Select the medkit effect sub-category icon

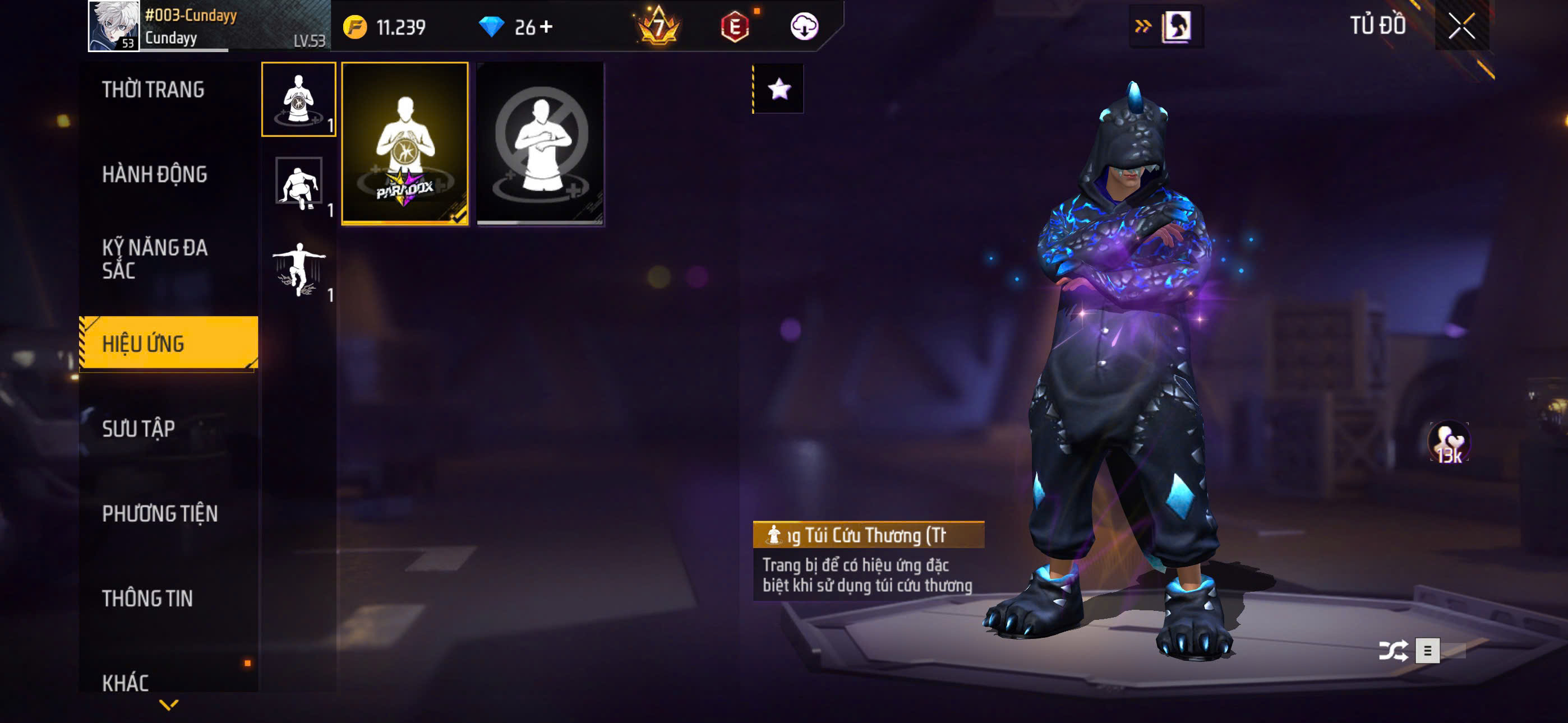(x=298, y=99)
